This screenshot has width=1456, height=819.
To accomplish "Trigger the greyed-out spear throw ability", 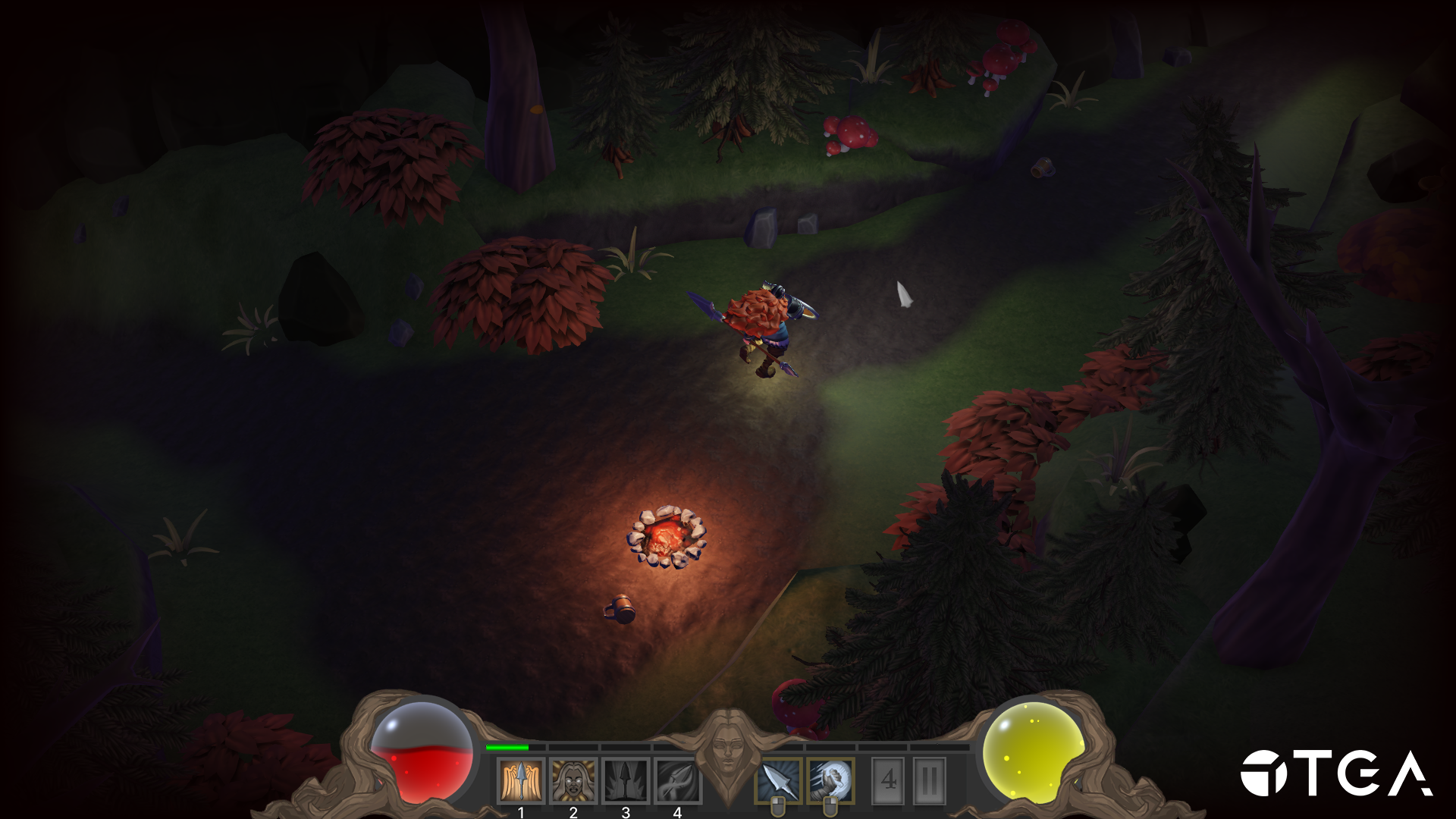I will point(677,780).
